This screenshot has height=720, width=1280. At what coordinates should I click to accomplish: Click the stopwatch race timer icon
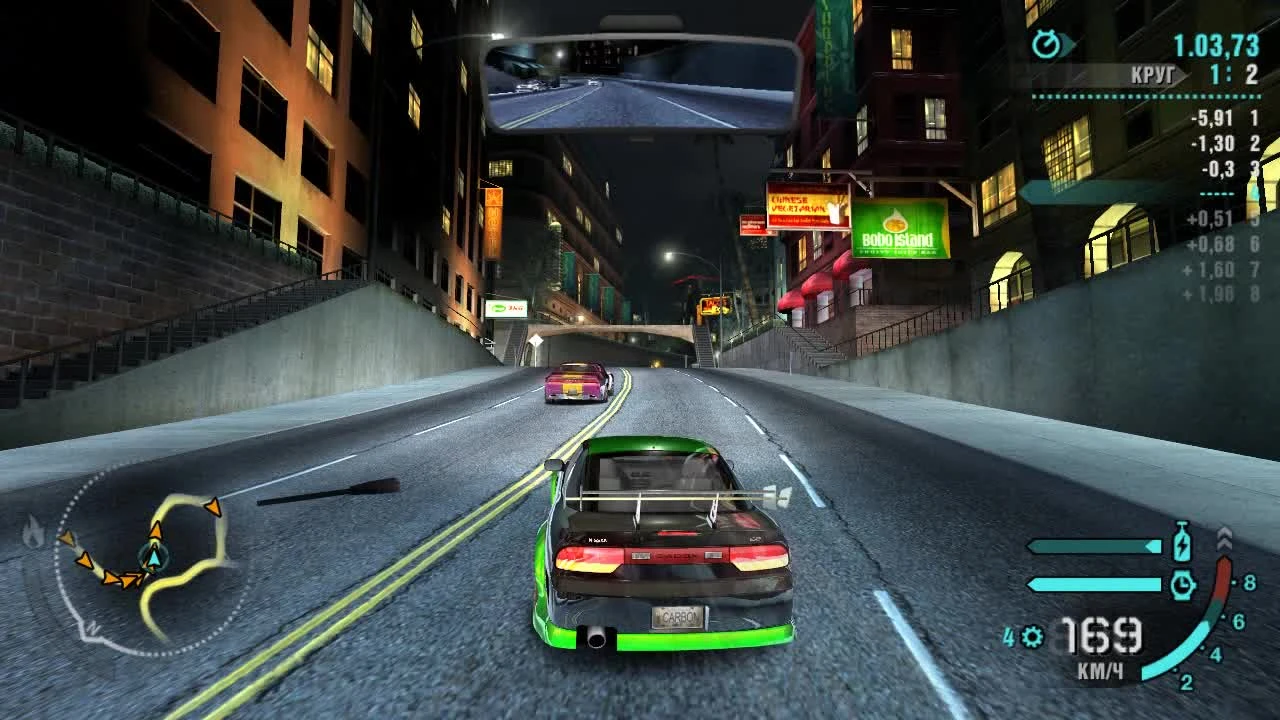[x=1044, y=42]
